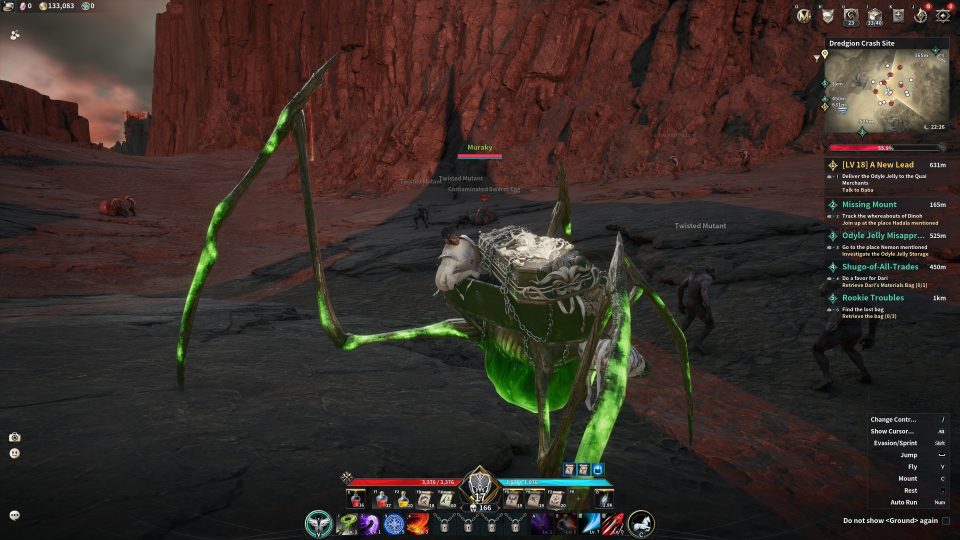Screen dimensions: 960x540
Task: Open the gold M main menu icon
Action: coord(804,15)
